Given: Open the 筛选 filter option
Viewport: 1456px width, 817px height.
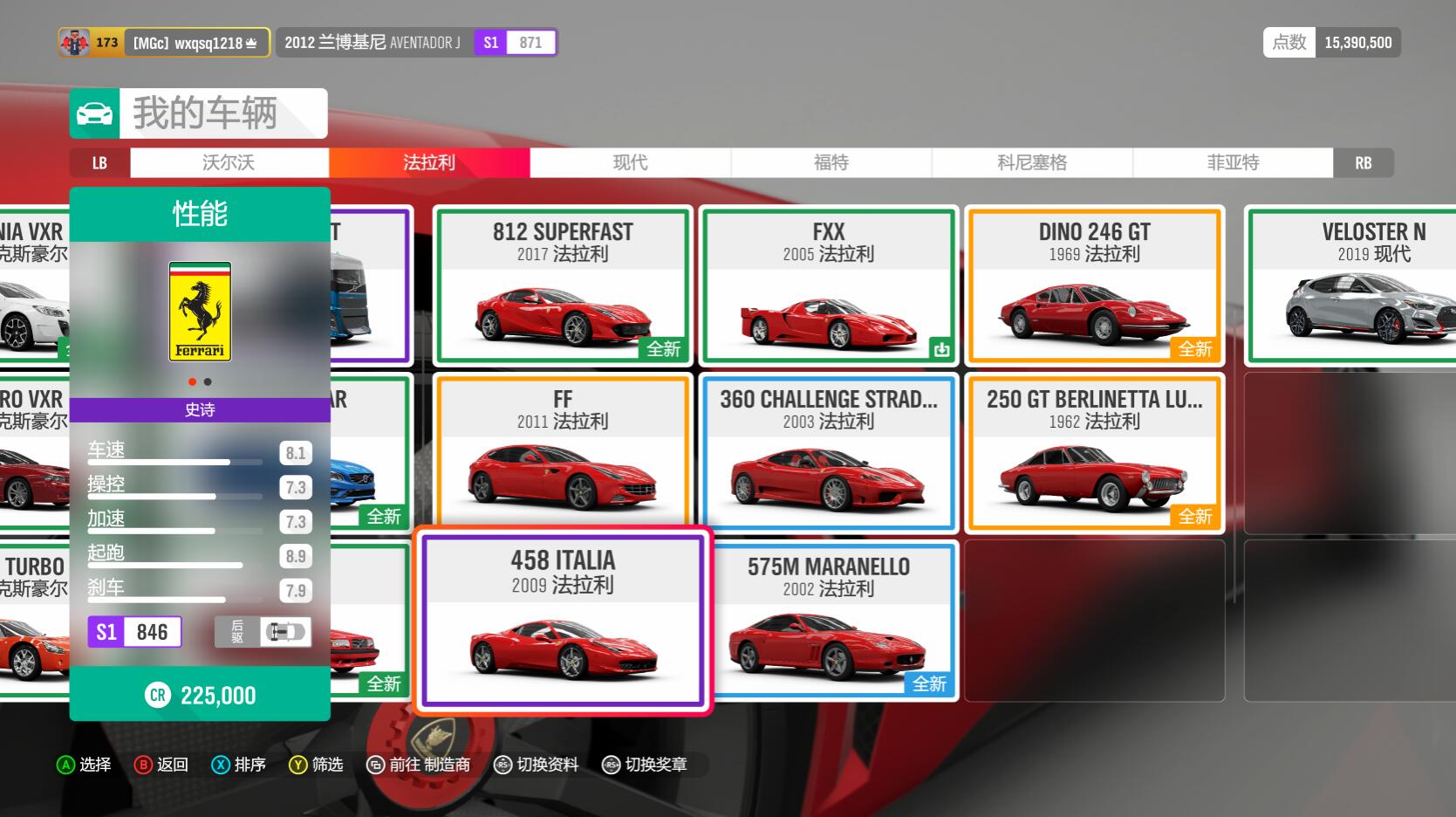Looking at the screenshot, I should 317,765.
